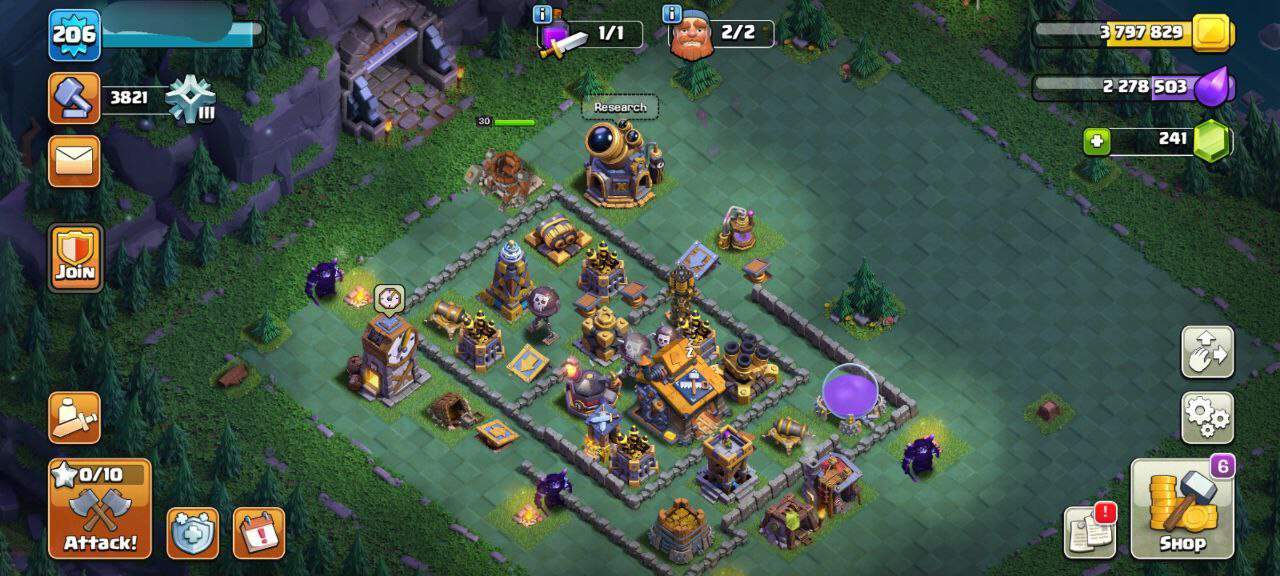1280x576 pixels.
Task: Click the Research label bubble
Action: [620, 107]
